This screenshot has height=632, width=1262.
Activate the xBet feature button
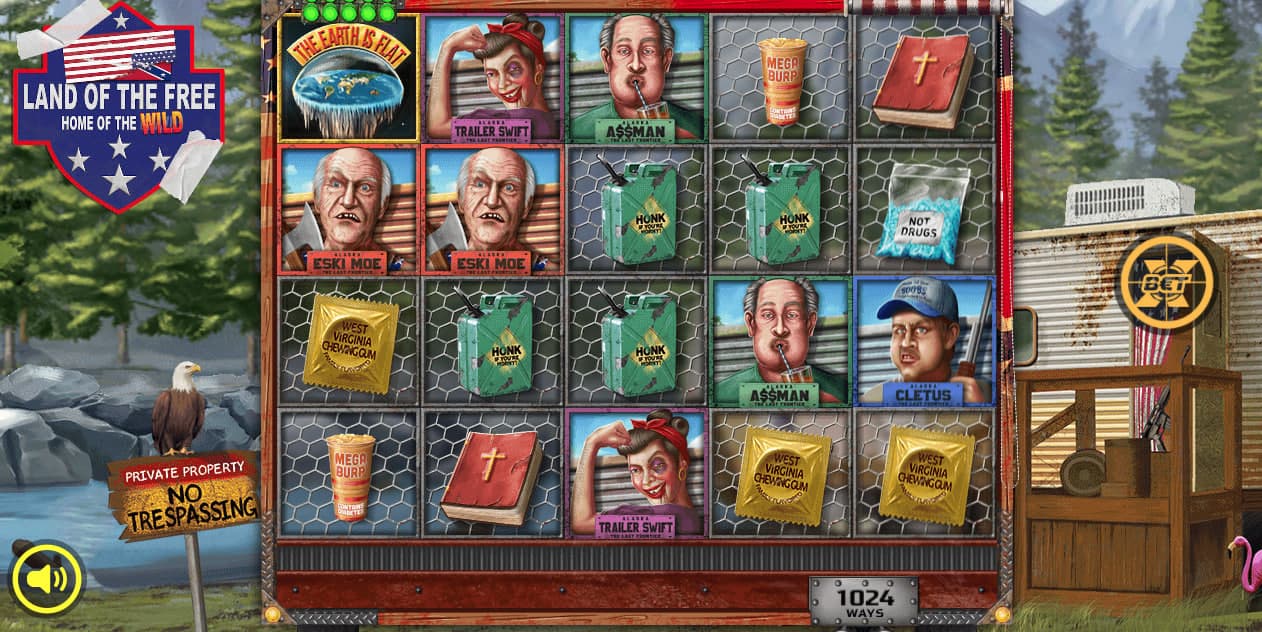click(x=1166, y=281)
